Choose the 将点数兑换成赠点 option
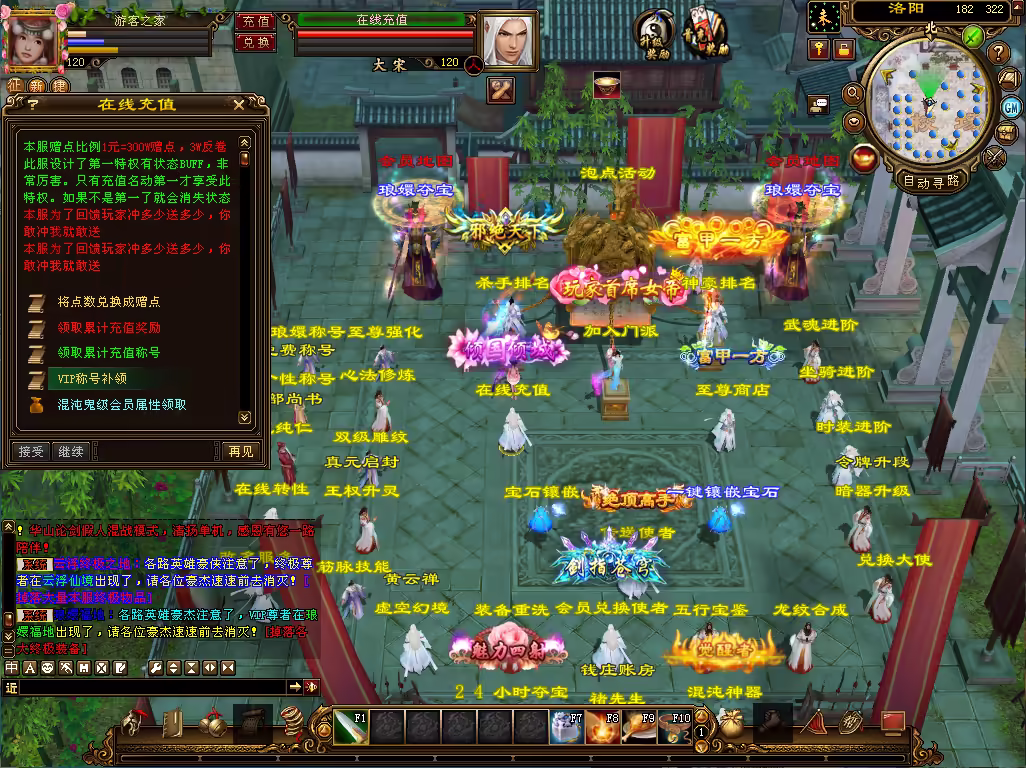Viewport: 1026px width, 768px height. click(108, 301)
